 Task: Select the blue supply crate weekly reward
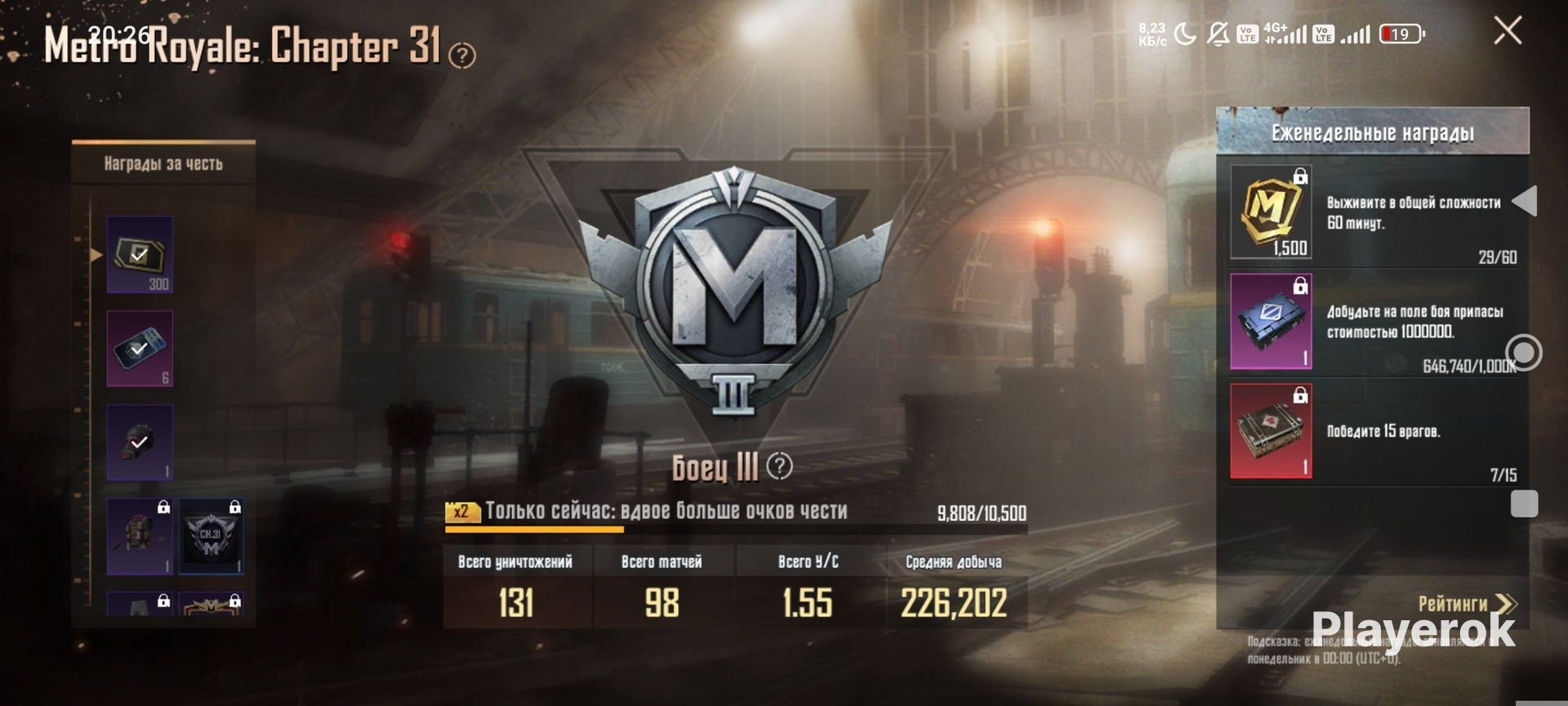1271,321
